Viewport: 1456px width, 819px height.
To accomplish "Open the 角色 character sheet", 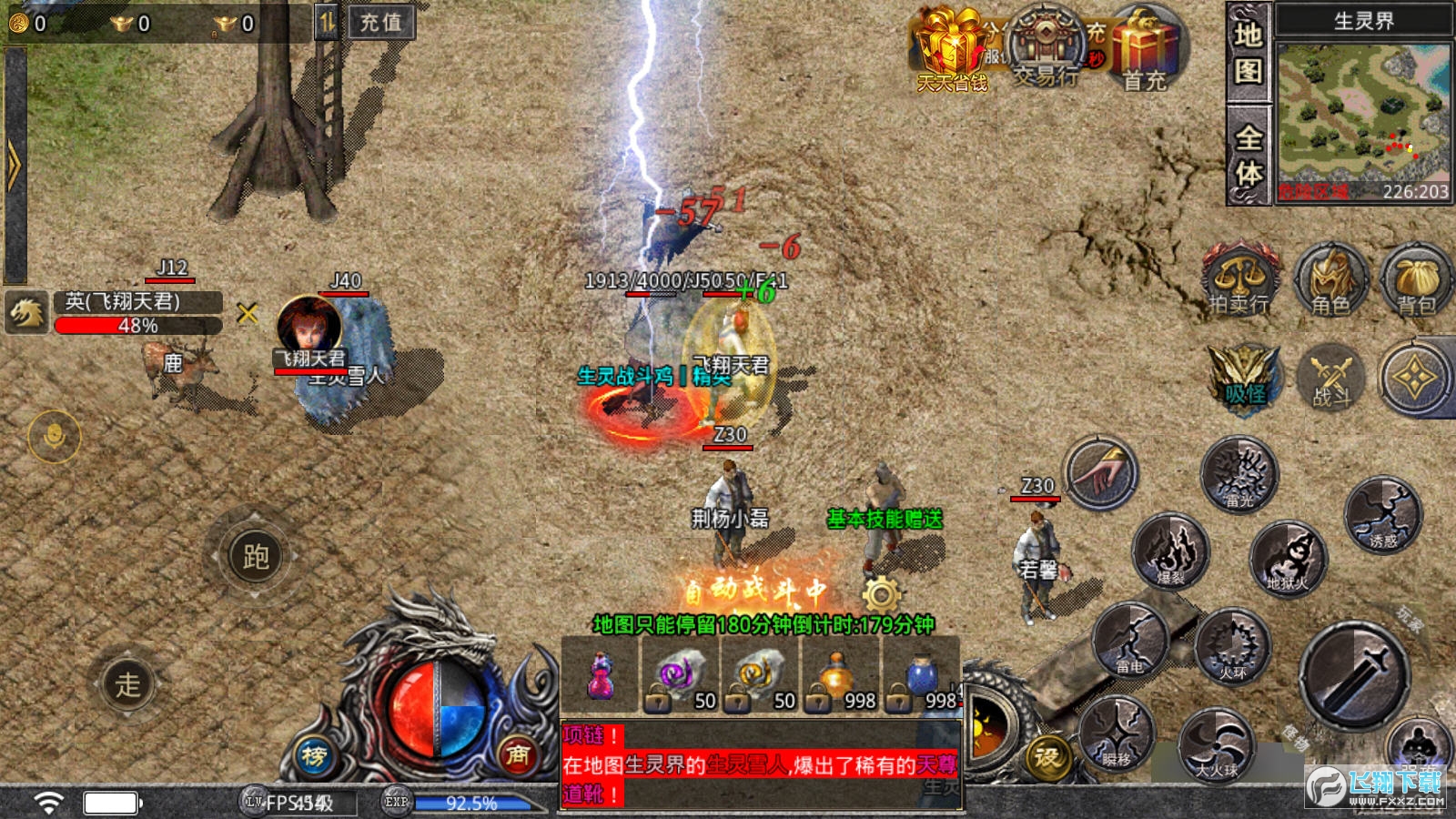I will pyautogui.click(x=1330, y=279).
